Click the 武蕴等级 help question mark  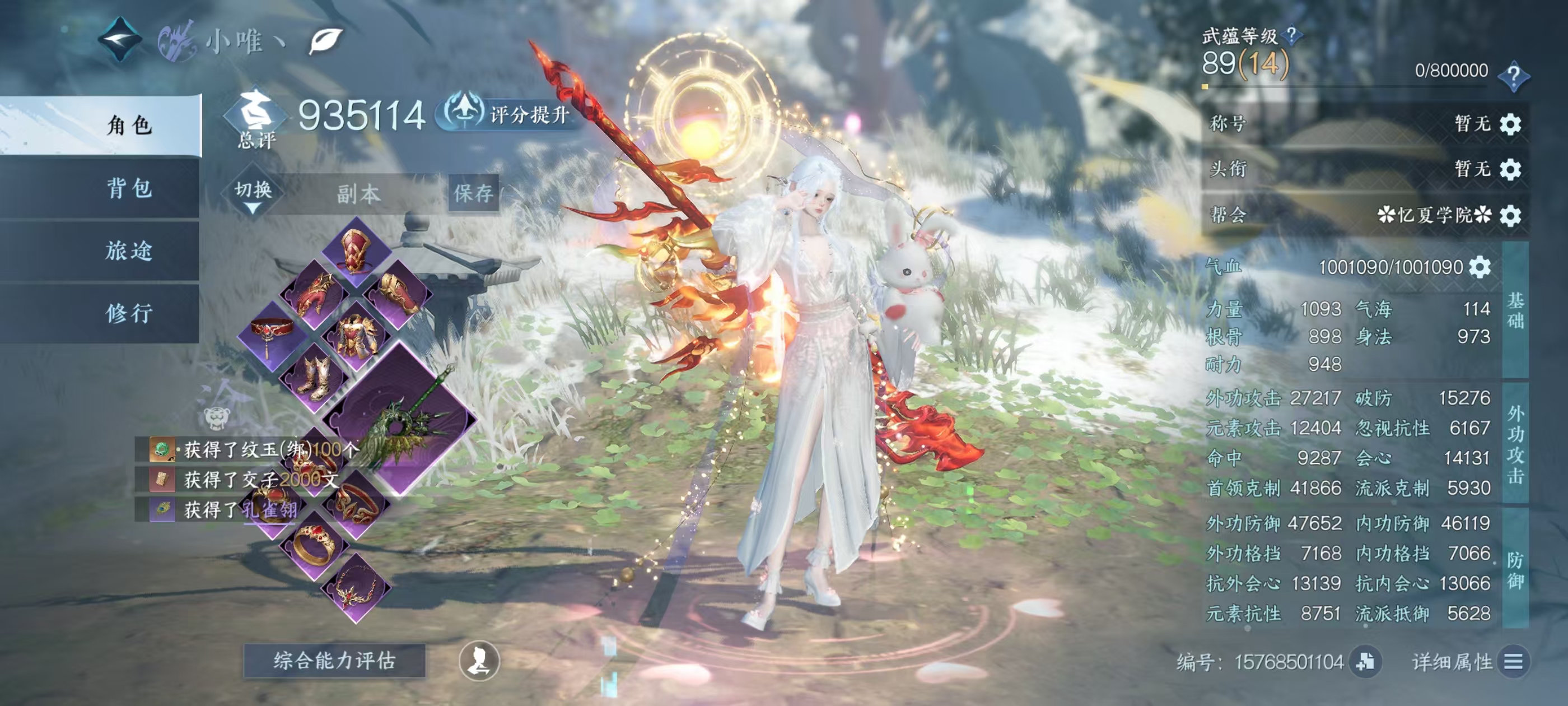[1290, 36]
